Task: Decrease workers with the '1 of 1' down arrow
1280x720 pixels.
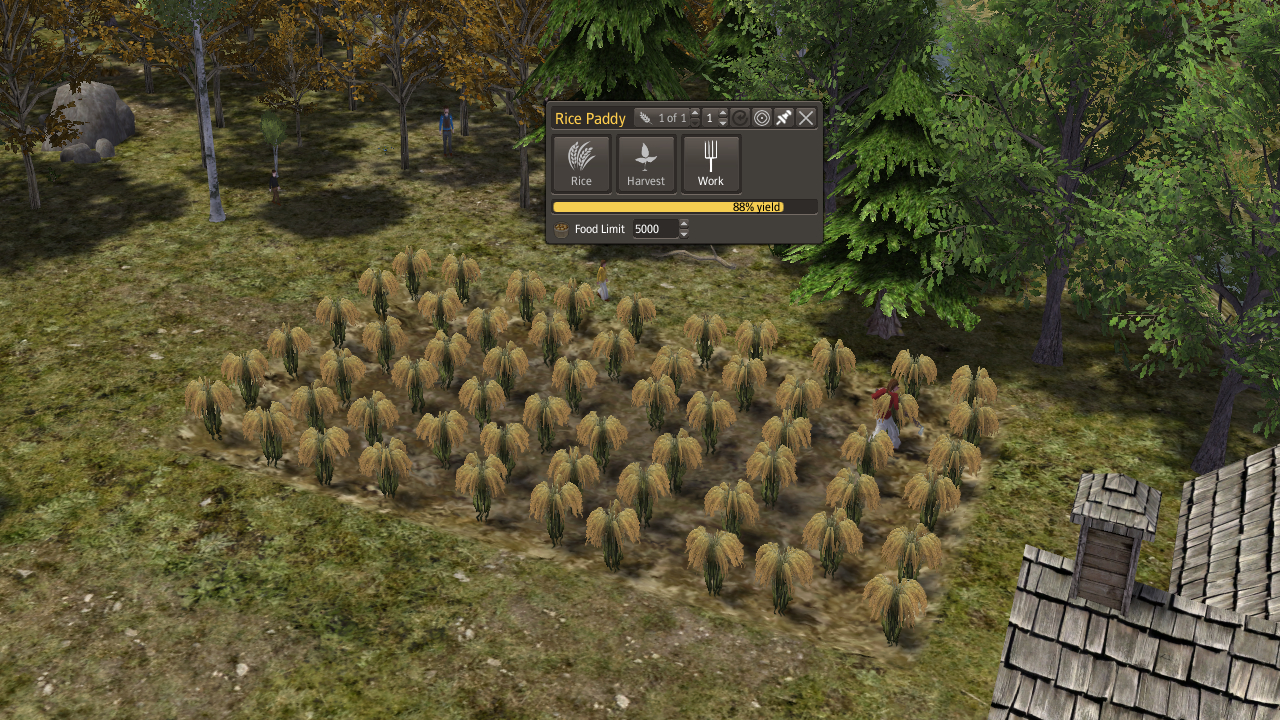Action: tap(695, 123)
